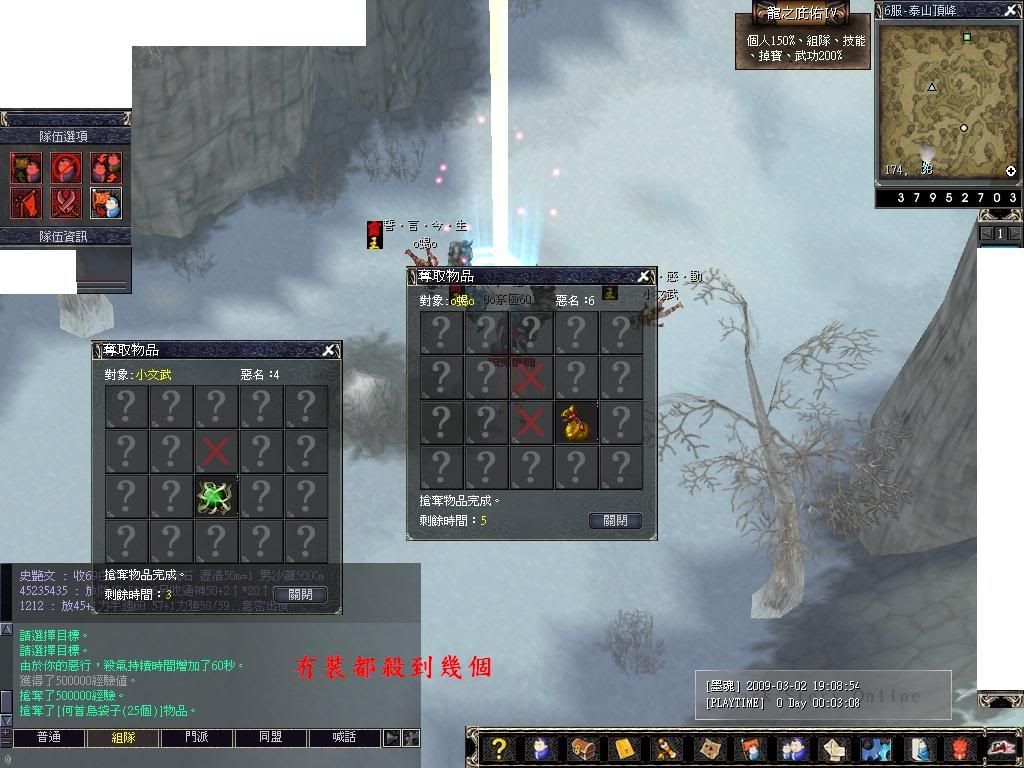
Task: Switch chat to the 門派 channel
Action: coord(197,738)
